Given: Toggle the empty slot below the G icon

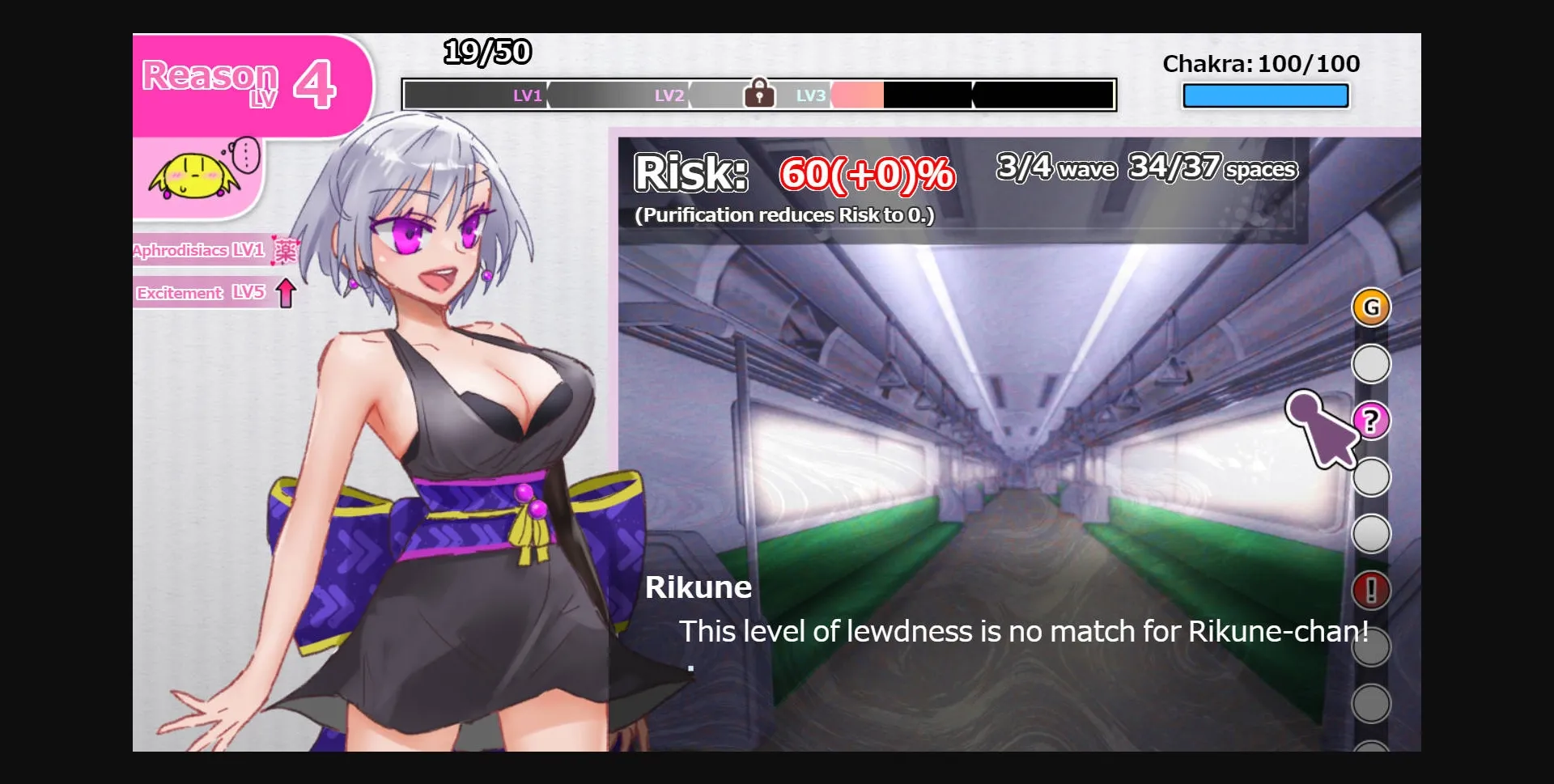Looking at the screenshot, I should click(x=1371, y=364).
